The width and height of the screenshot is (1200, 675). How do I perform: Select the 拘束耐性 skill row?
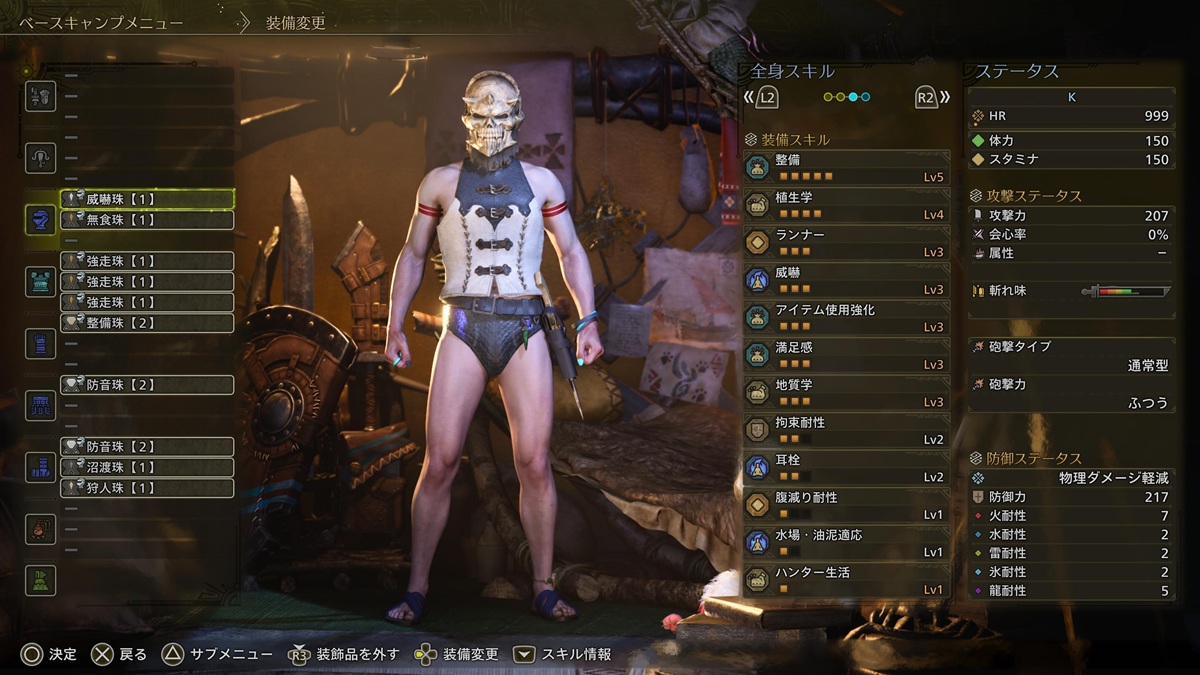coord(846,430)
